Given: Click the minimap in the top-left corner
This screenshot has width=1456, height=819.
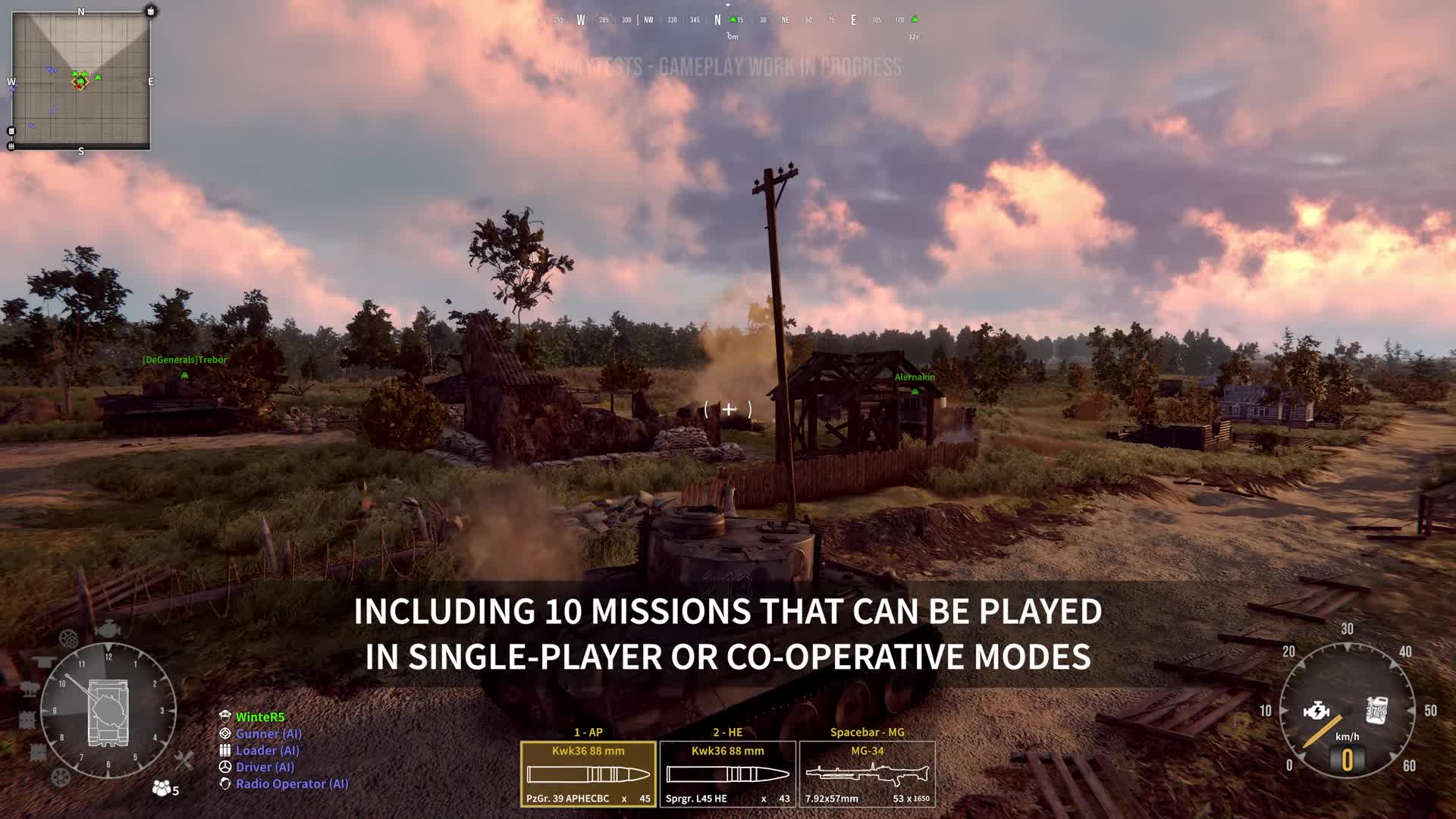Looking at the screenshot, I should 80,80.
